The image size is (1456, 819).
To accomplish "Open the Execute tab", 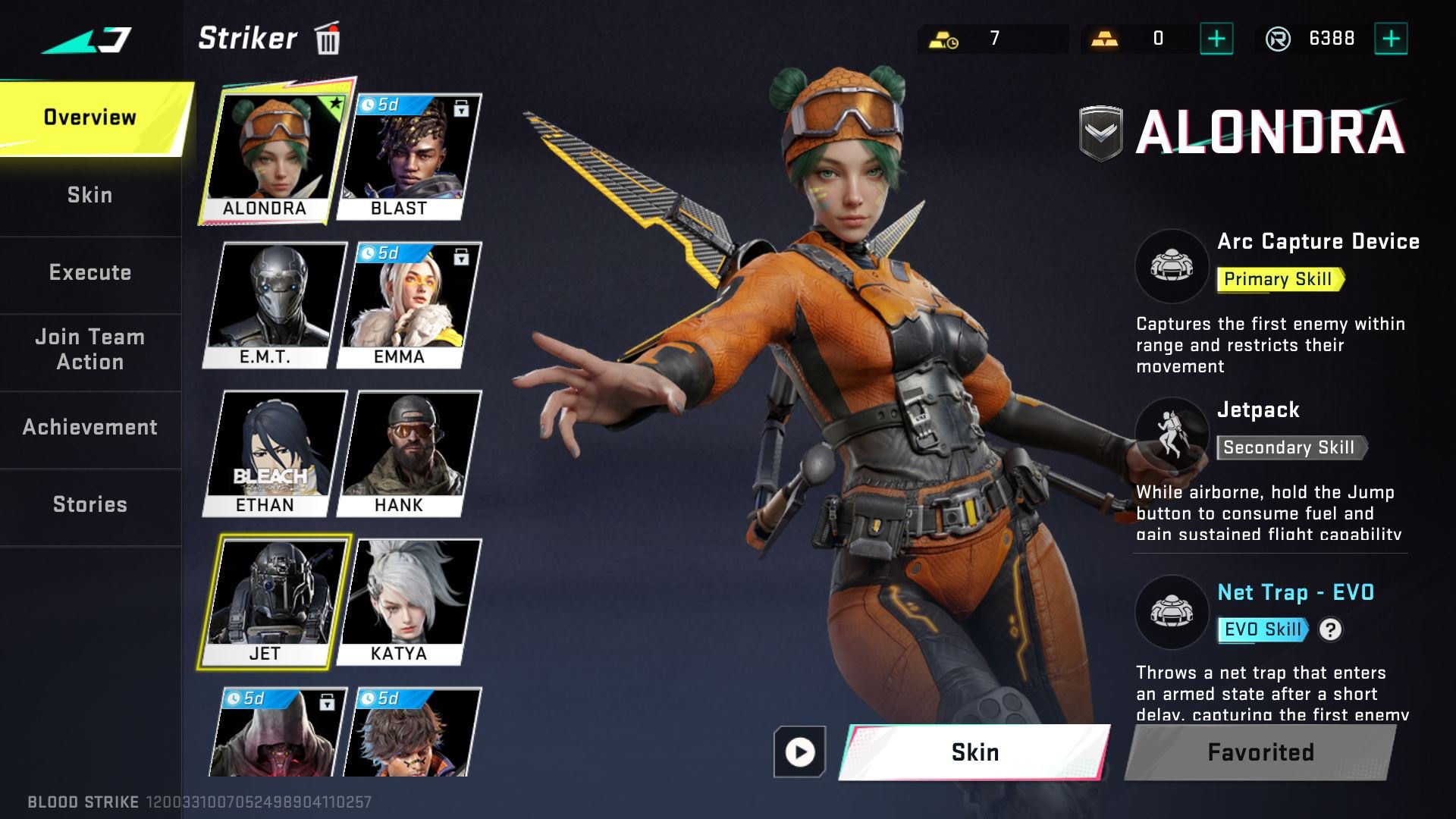I will click(x=89, y=272).
